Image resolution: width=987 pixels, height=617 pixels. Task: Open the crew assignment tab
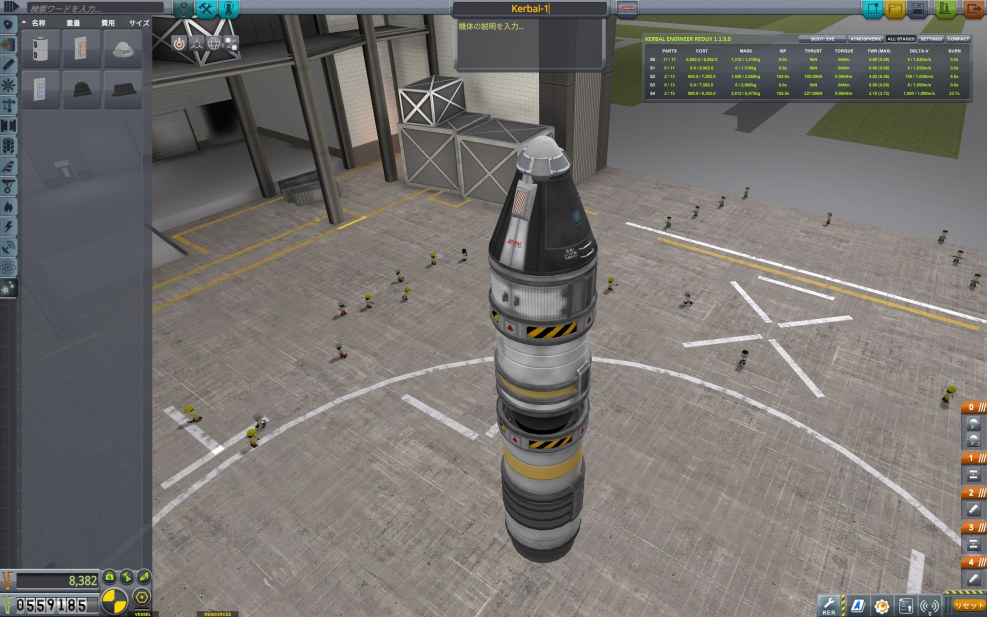230,9
